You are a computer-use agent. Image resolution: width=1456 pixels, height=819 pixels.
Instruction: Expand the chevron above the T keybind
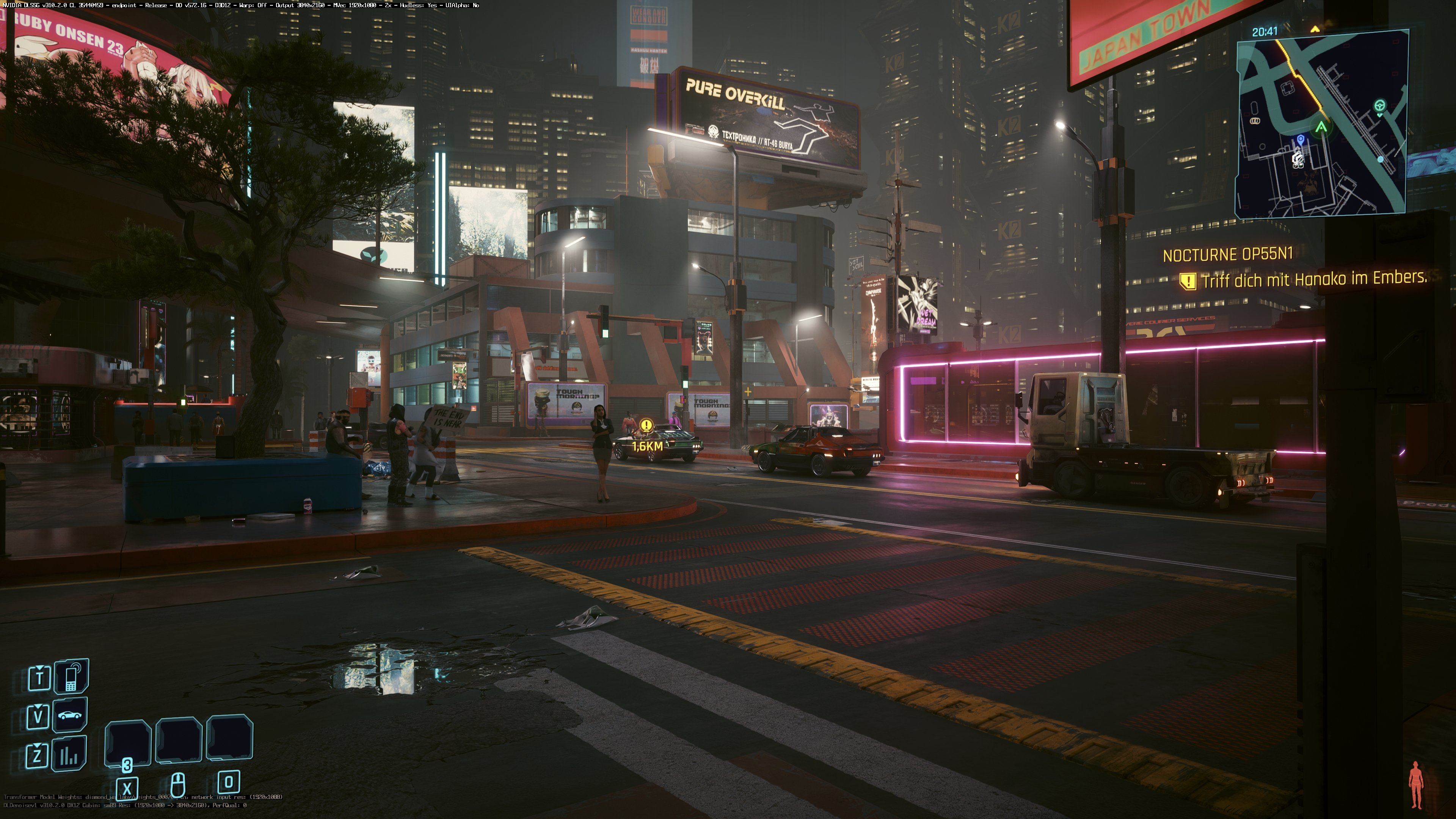[x=39, y=667]
